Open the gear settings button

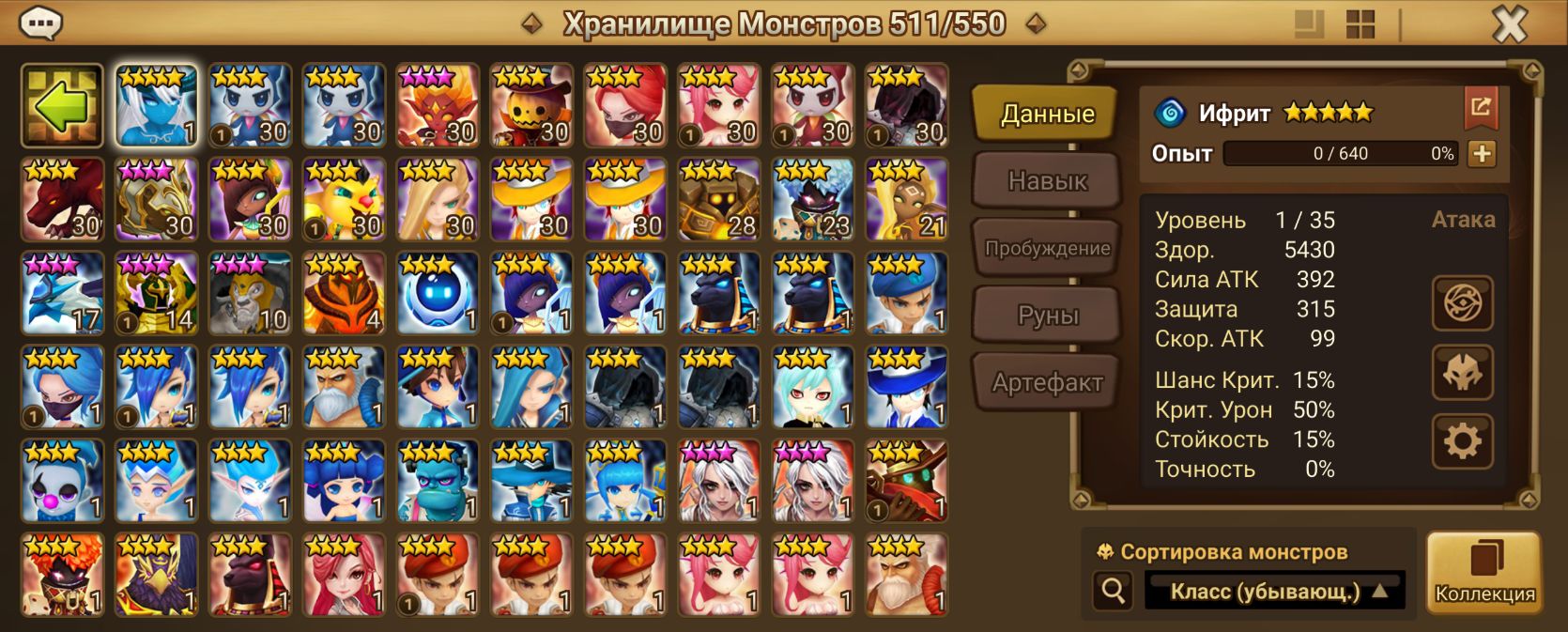[x=1462, y=441]
